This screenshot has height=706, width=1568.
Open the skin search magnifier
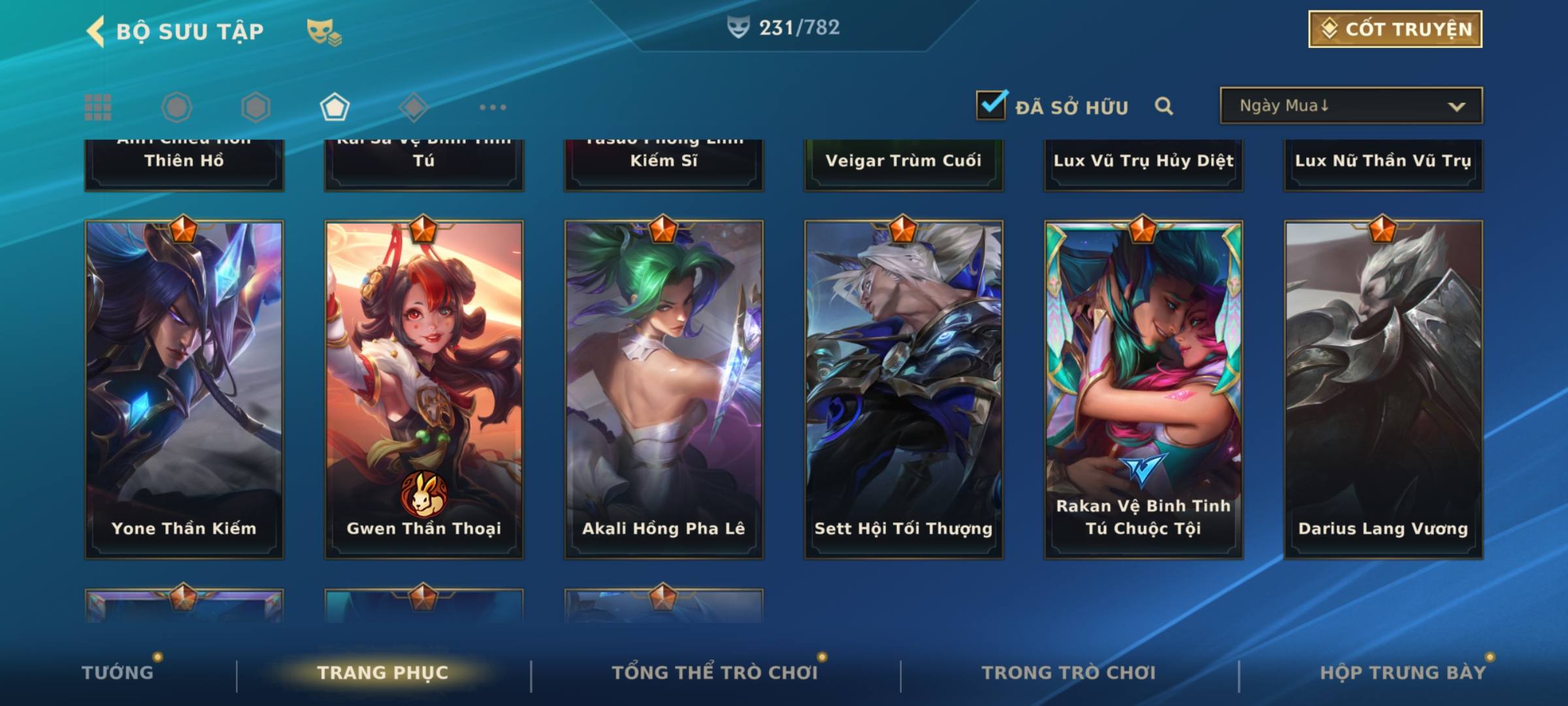point(1164,106)
